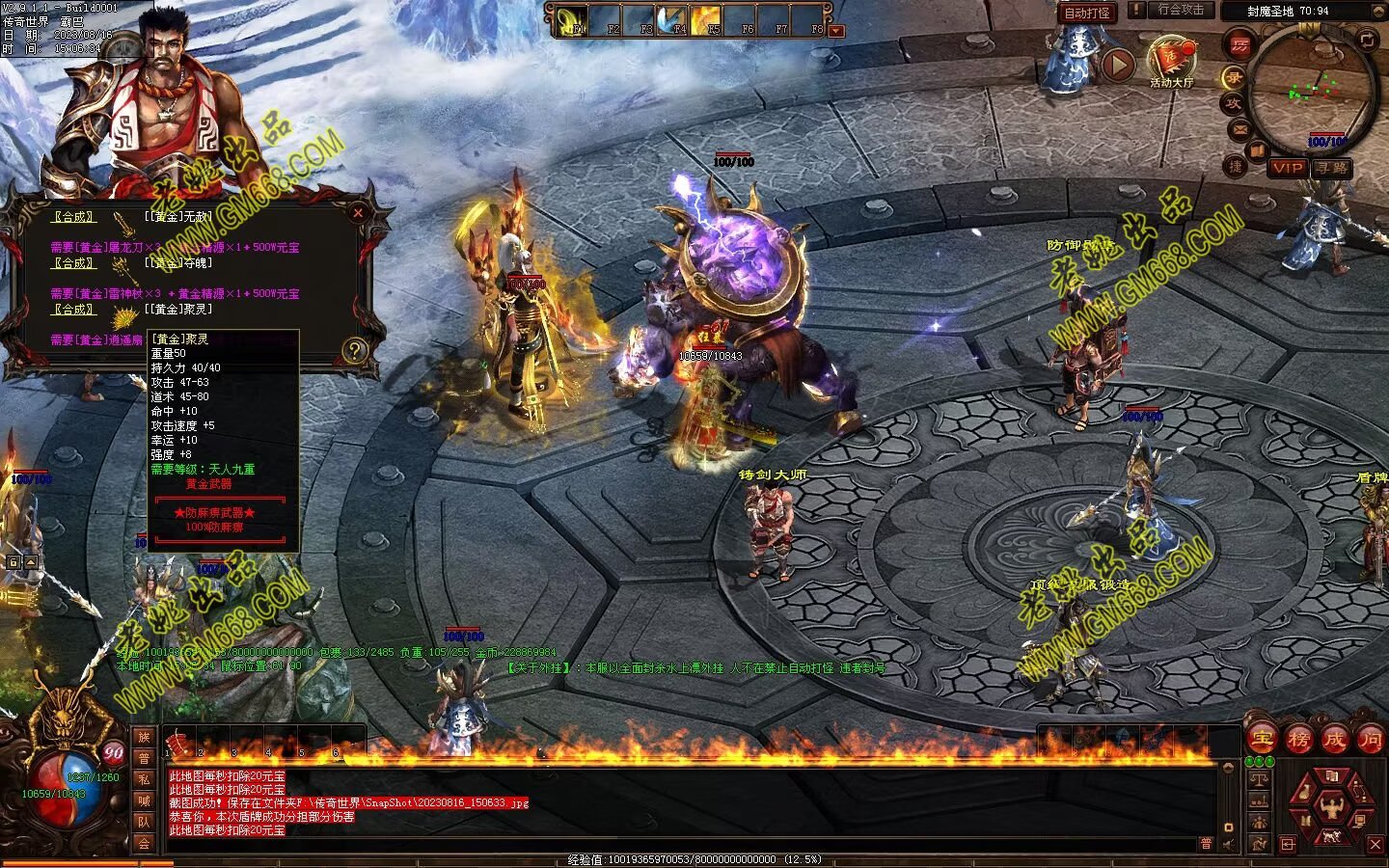
Task: Open the 成 achievements button
Action: (1334, 740)
